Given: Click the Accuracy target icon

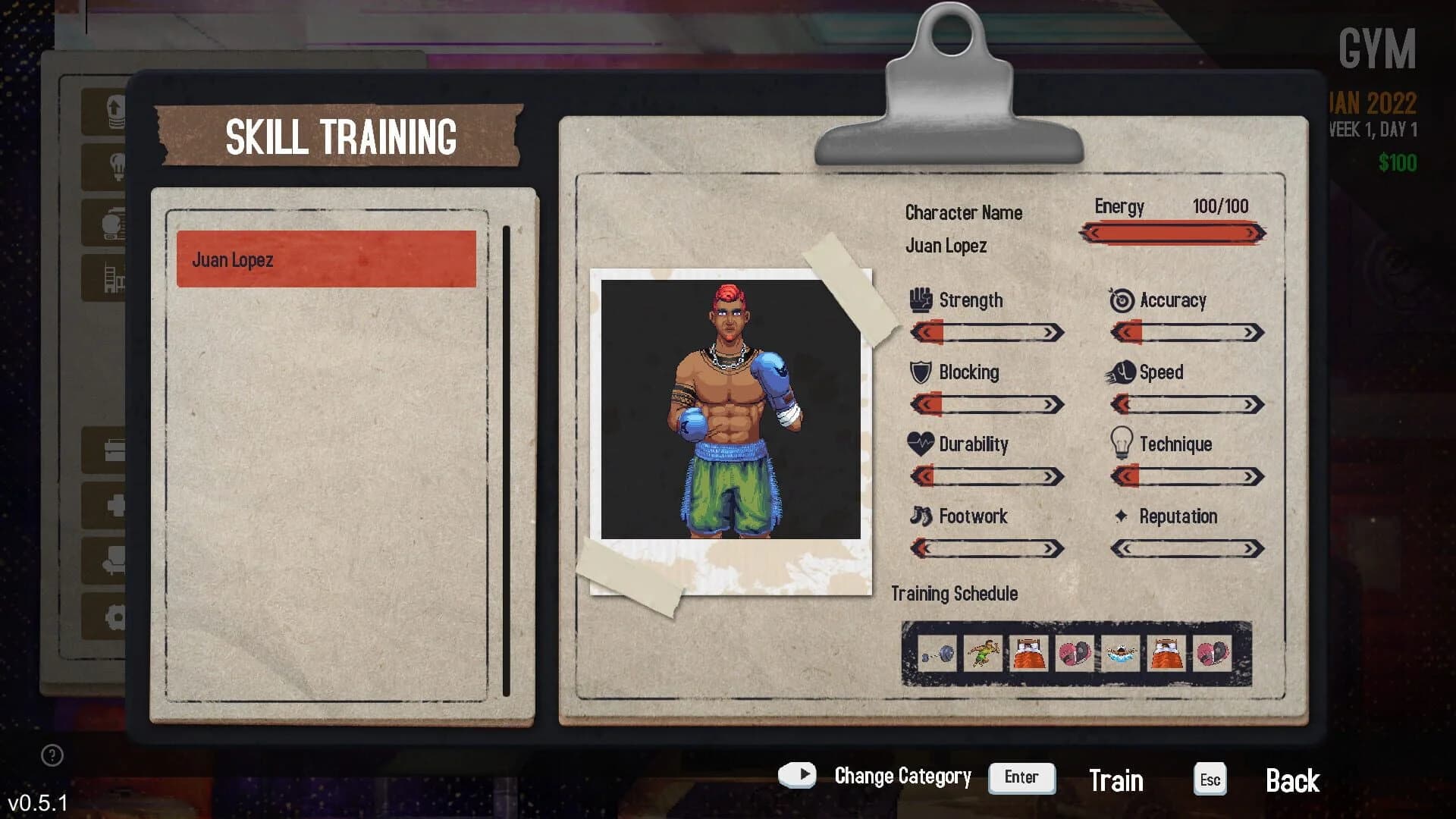Looking at the screenshot, I should (1121, 300).
